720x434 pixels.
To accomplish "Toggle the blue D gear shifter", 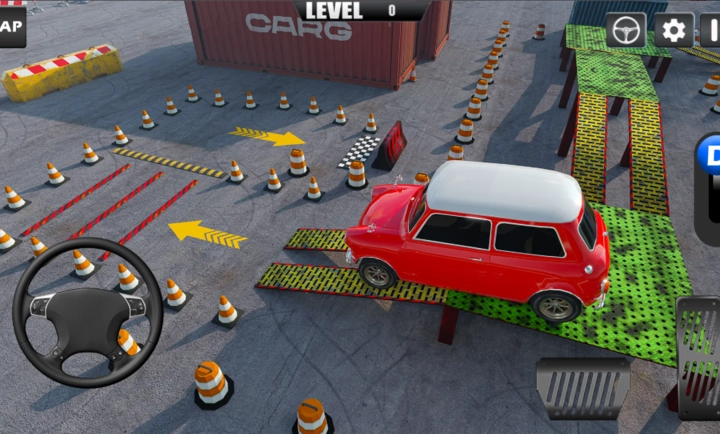I will click(709, 164).
